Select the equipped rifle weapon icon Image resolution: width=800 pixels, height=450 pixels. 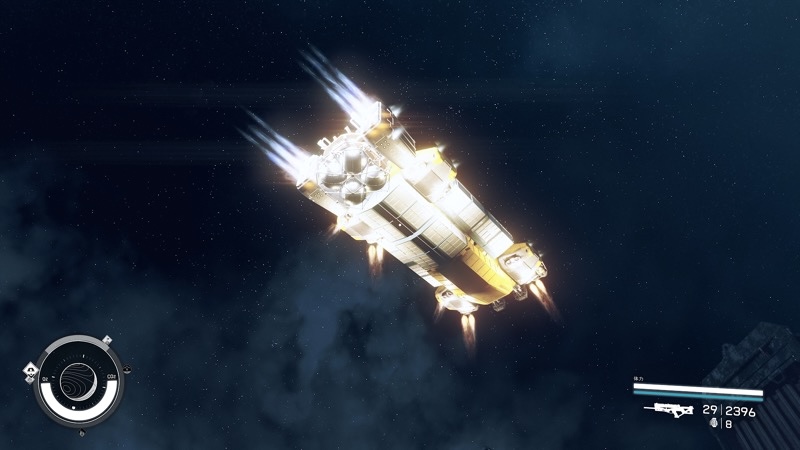[x=669, y=409]
